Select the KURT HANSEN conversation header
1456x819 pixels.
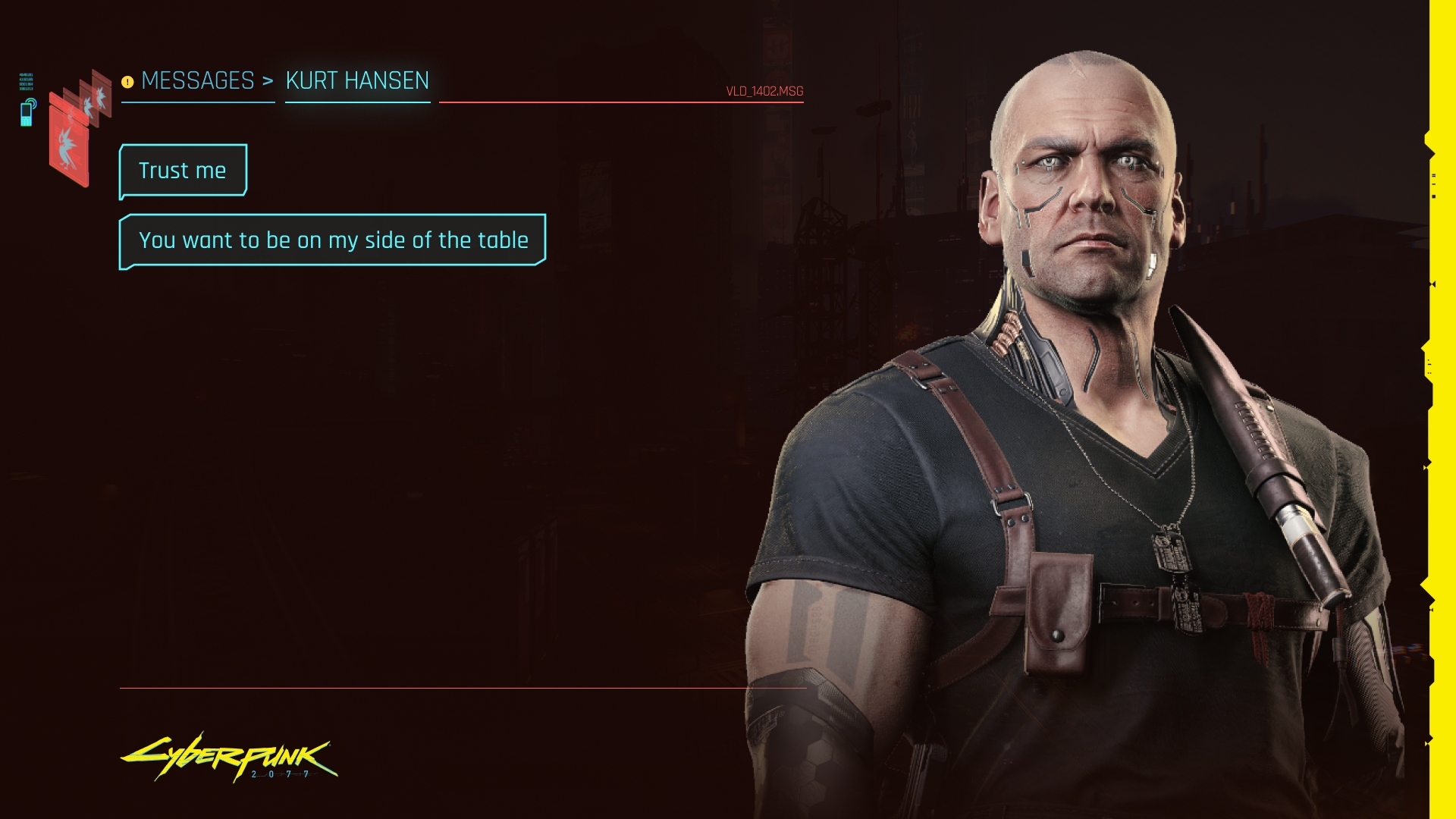[357, 80]
